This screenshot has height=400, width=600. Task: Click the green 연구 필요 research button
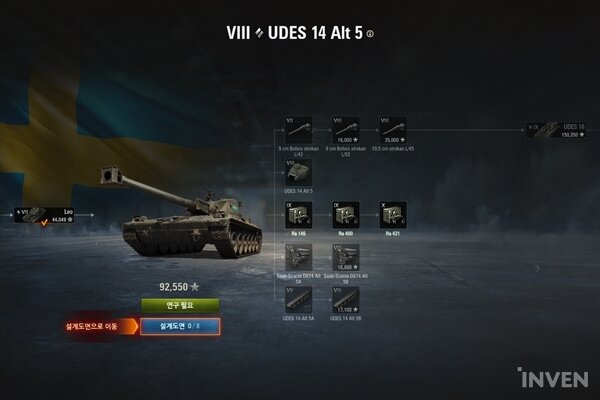pyautogui.click(x=180, y=305)
